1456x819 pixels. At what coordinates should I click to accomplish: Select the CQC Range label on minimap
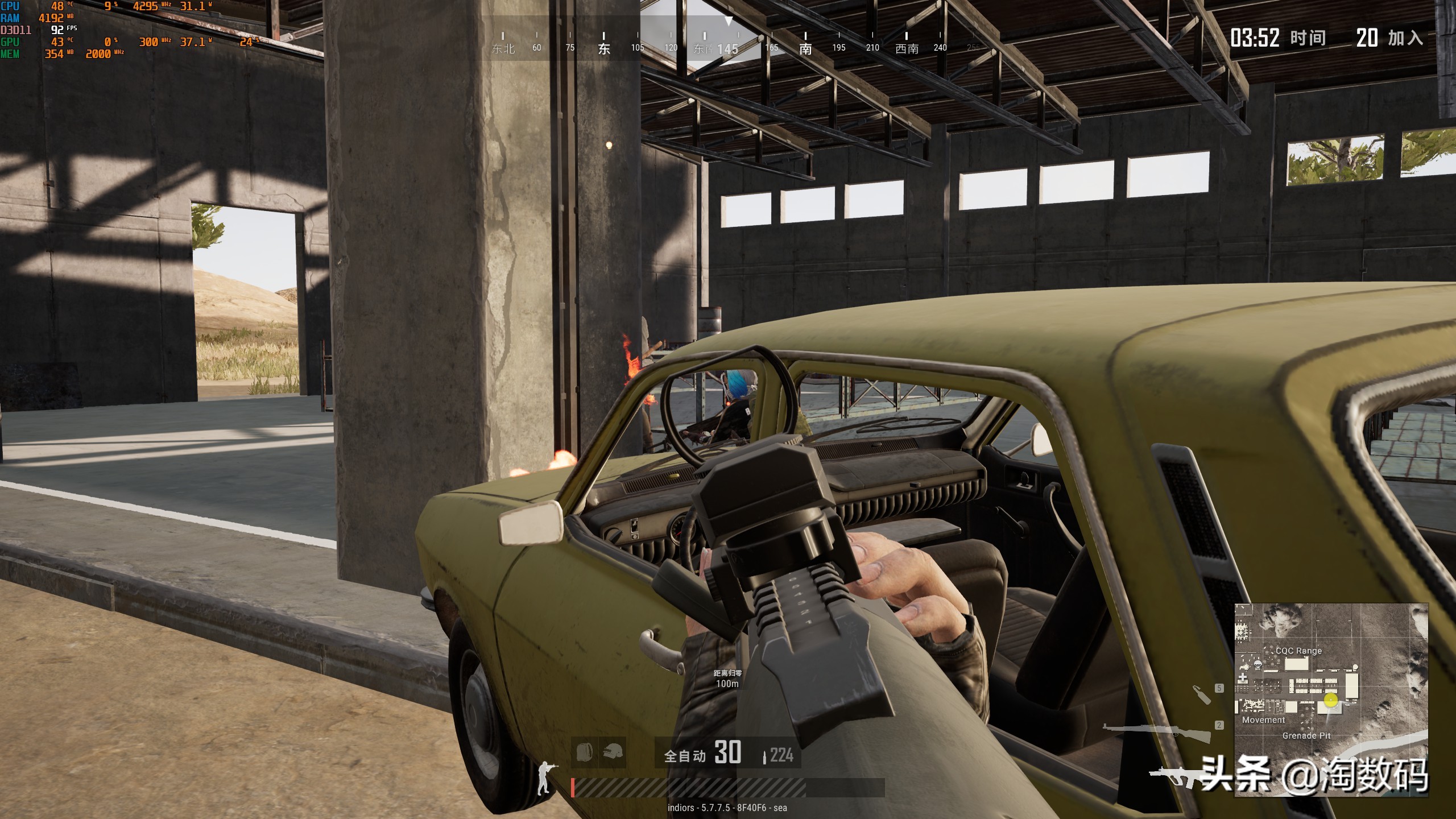click(x=1298, y=651)
